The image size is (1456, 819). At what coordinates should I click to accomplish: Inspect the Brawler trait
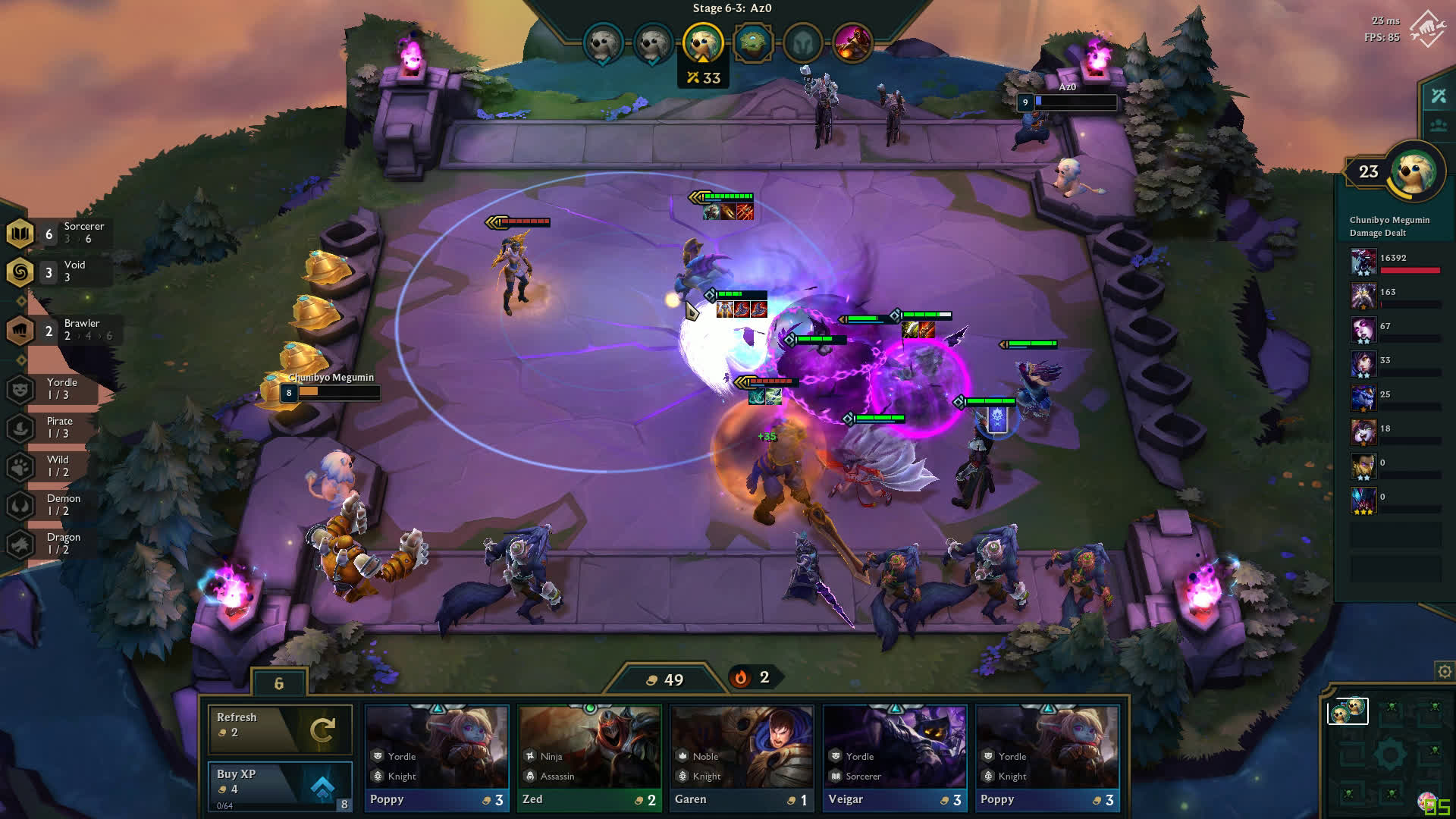coord(61,330)
